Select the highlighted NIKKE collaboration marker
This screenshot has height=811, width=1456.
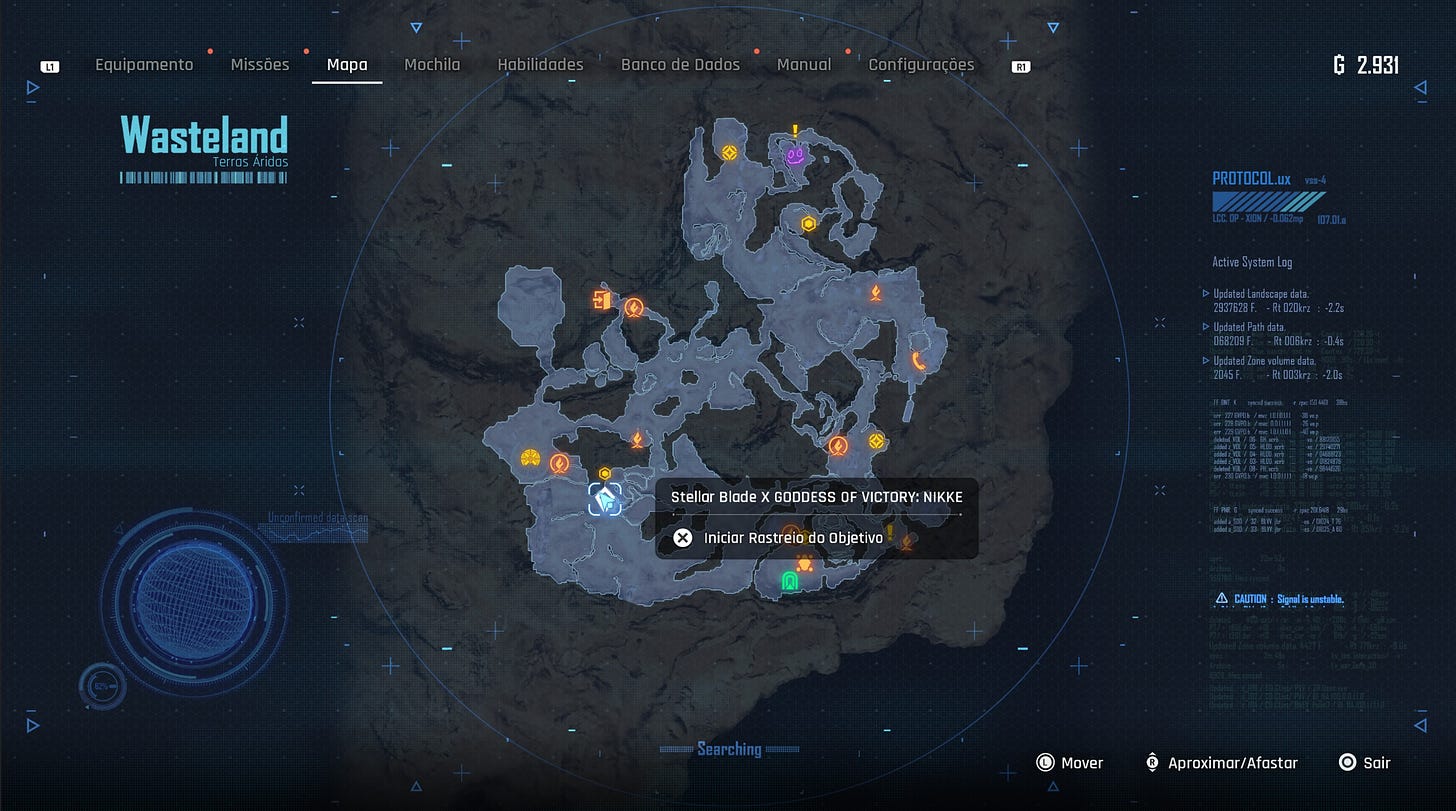coord(604,498)
